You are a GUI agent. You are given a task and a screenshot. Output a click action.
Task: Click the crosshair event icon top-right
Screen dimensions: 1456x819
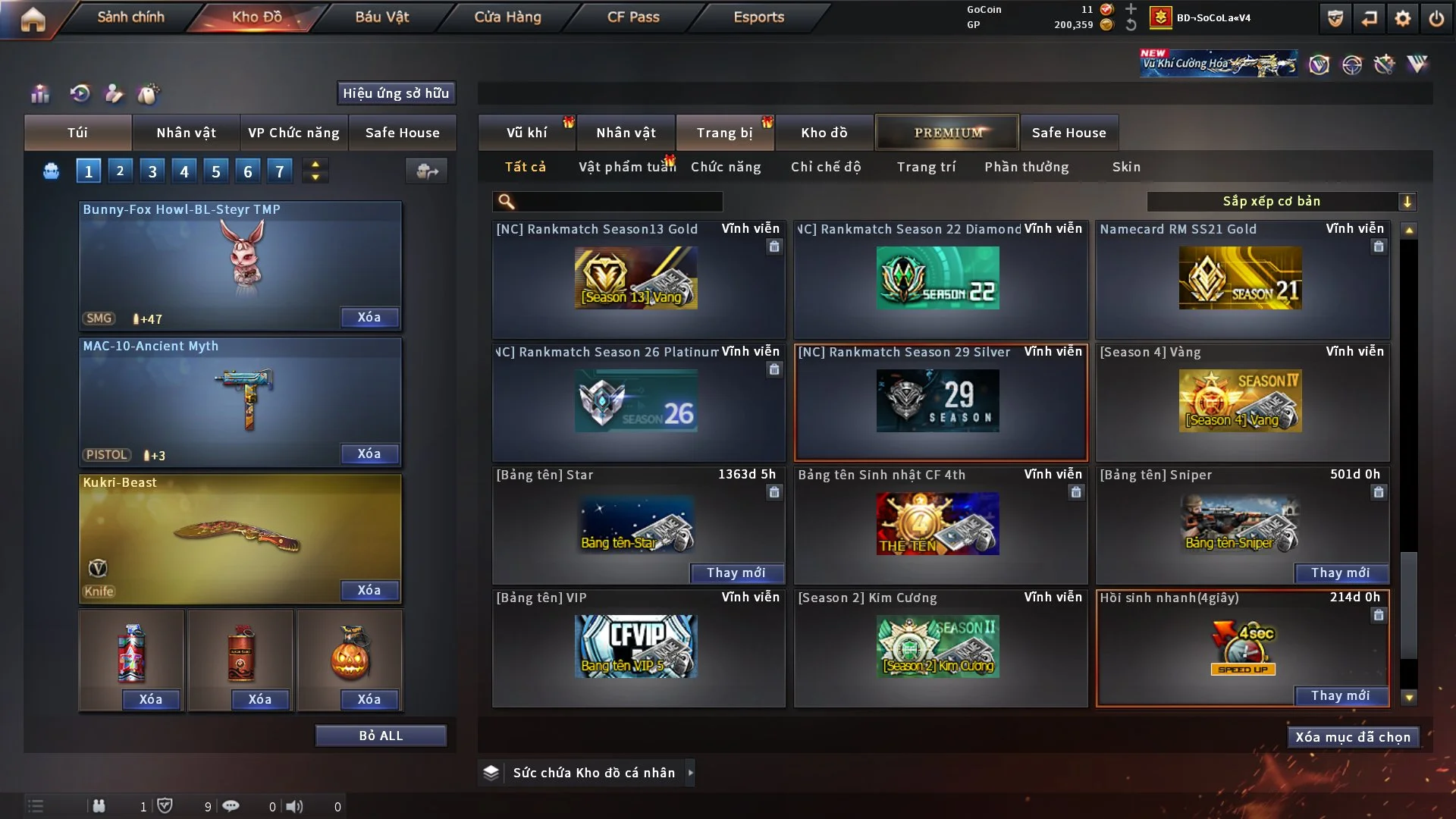(1354, 65)
